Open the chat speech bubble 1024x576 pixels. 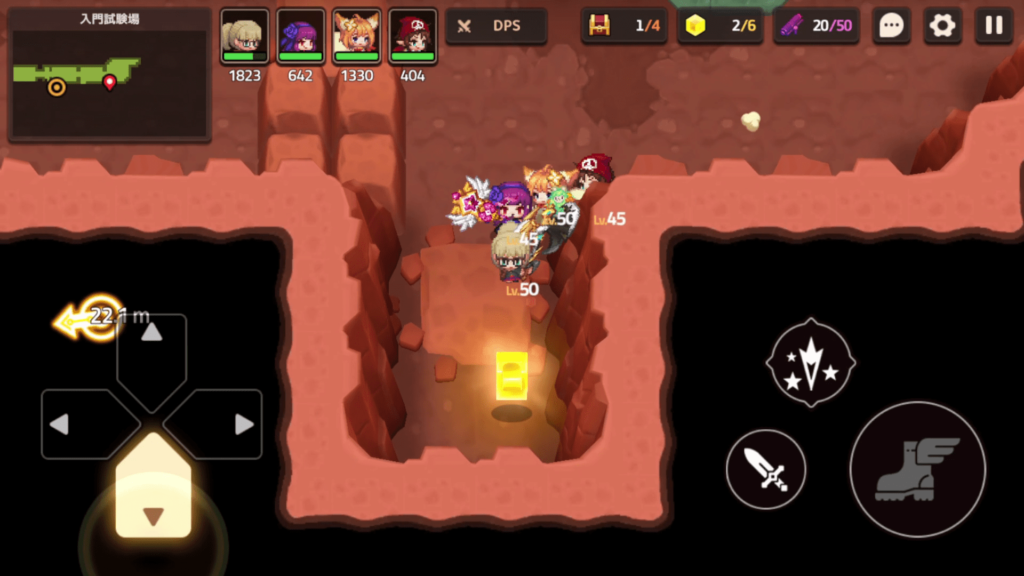891,26
